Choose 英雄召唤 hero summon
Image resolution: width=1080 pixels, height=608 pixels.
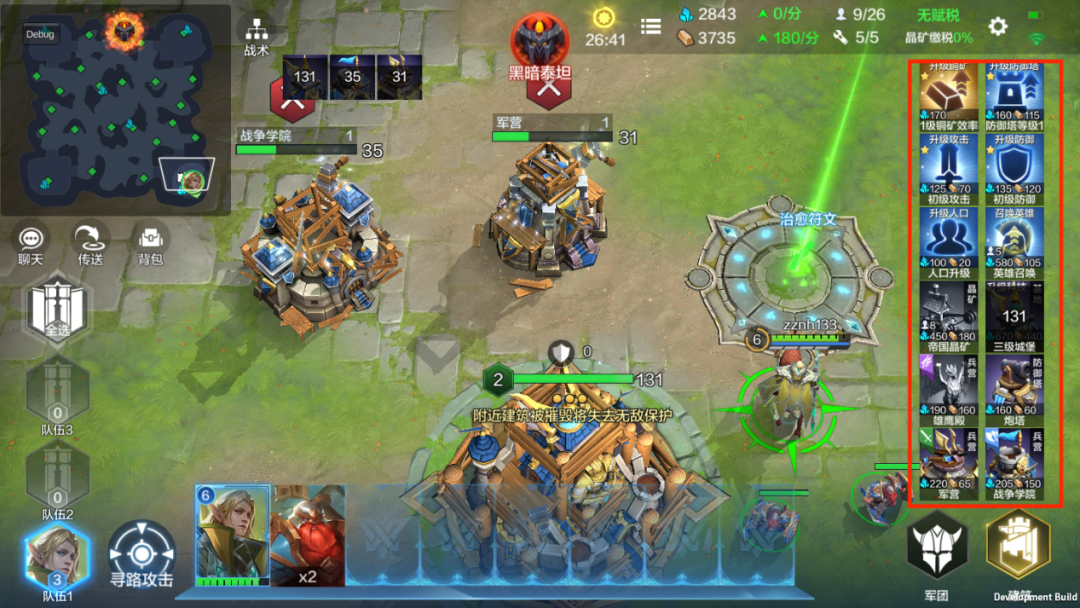point(1015,244)
